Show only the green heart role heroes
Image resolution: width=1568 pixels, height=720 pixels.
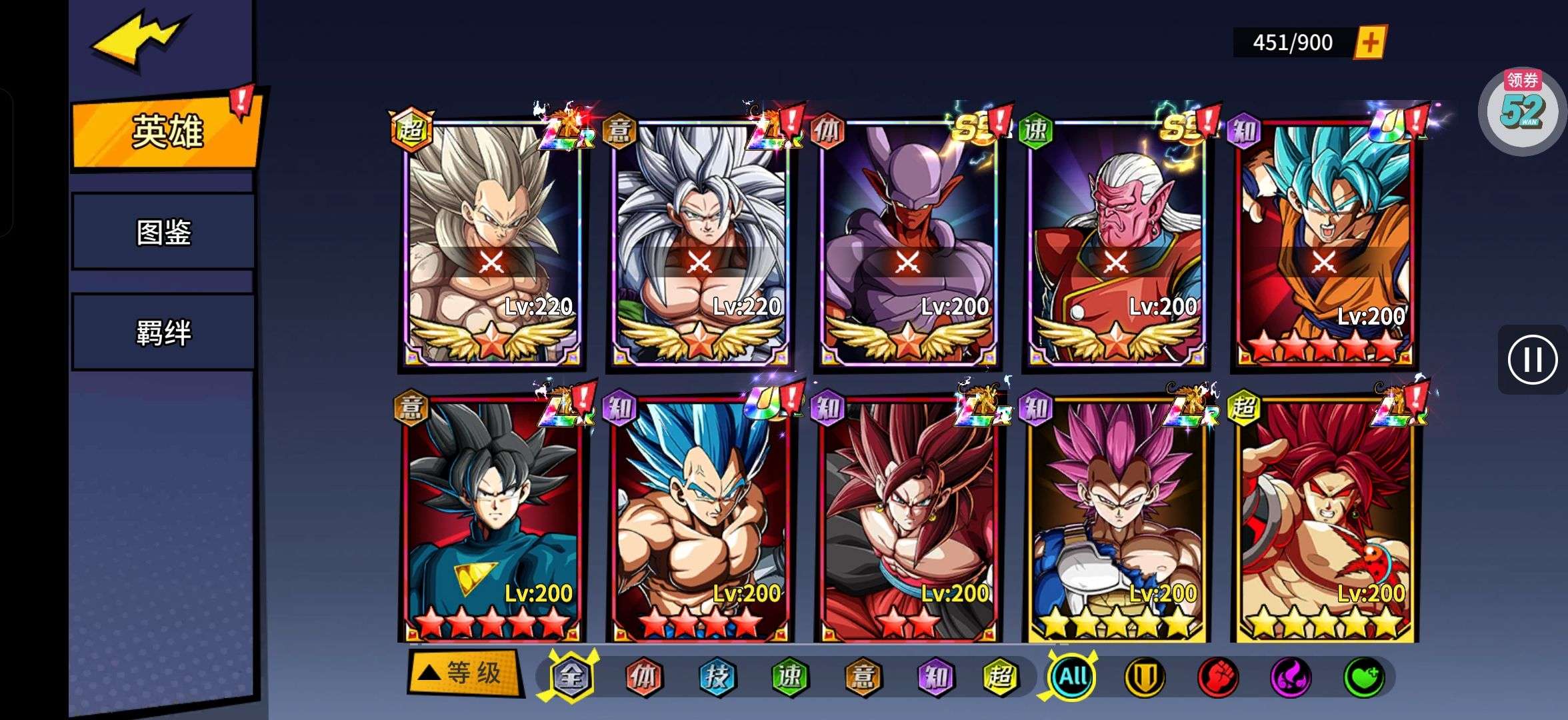[1363, 677]
